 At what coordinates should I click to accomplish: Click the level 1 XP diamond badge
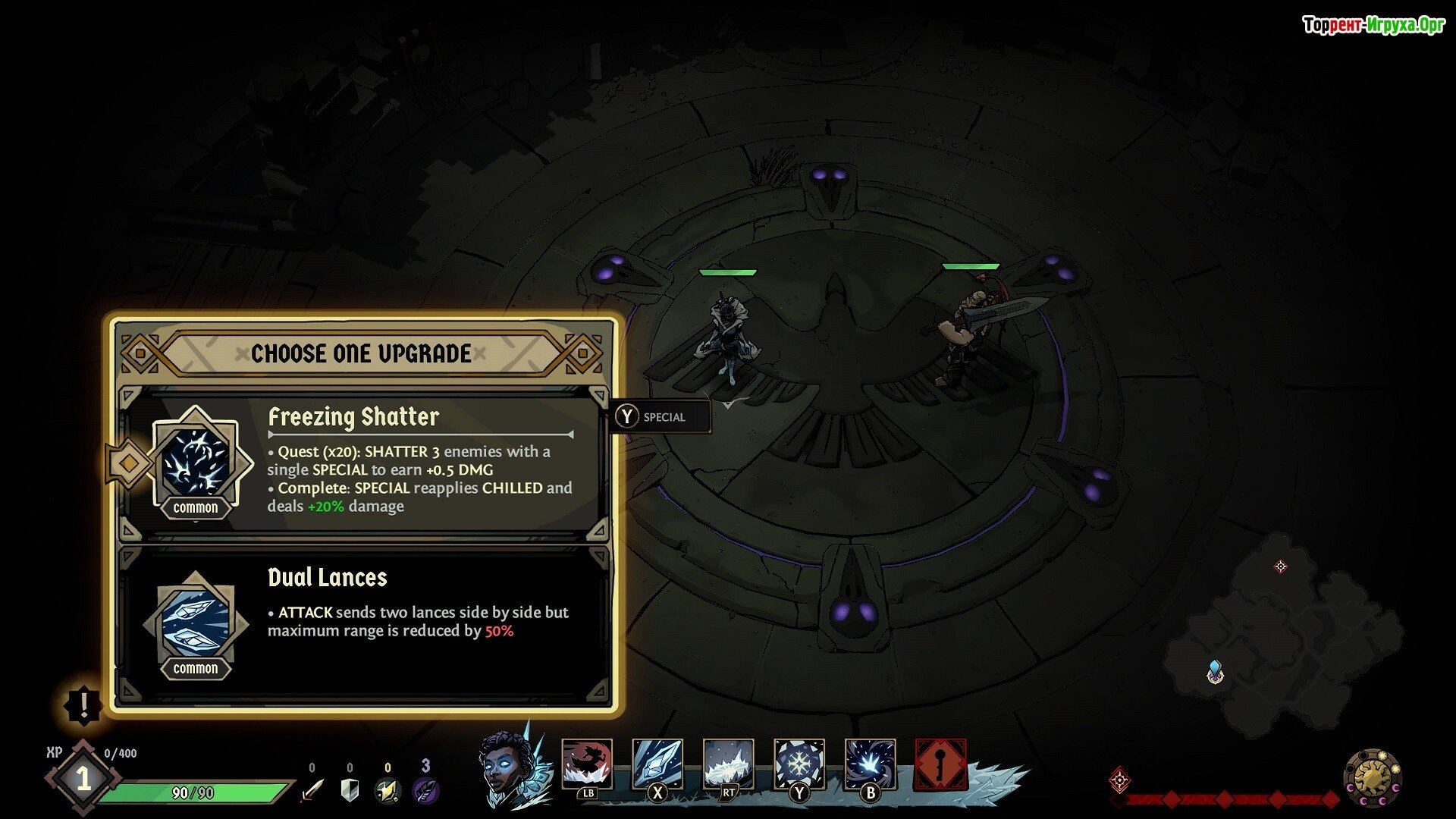83,779
